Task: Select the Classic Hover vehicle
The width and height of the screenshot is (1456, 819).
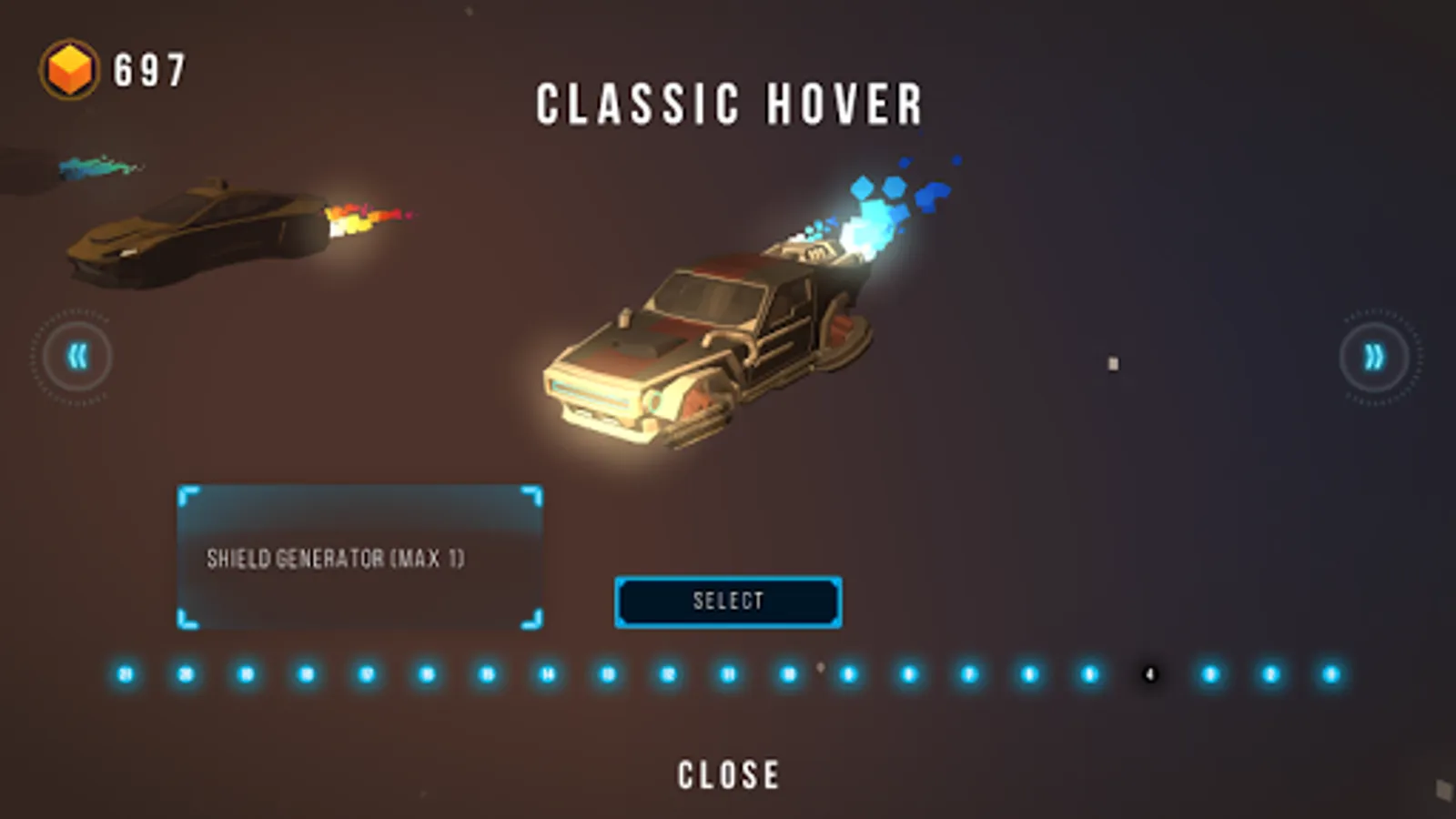Action: (x=728, y=602)
